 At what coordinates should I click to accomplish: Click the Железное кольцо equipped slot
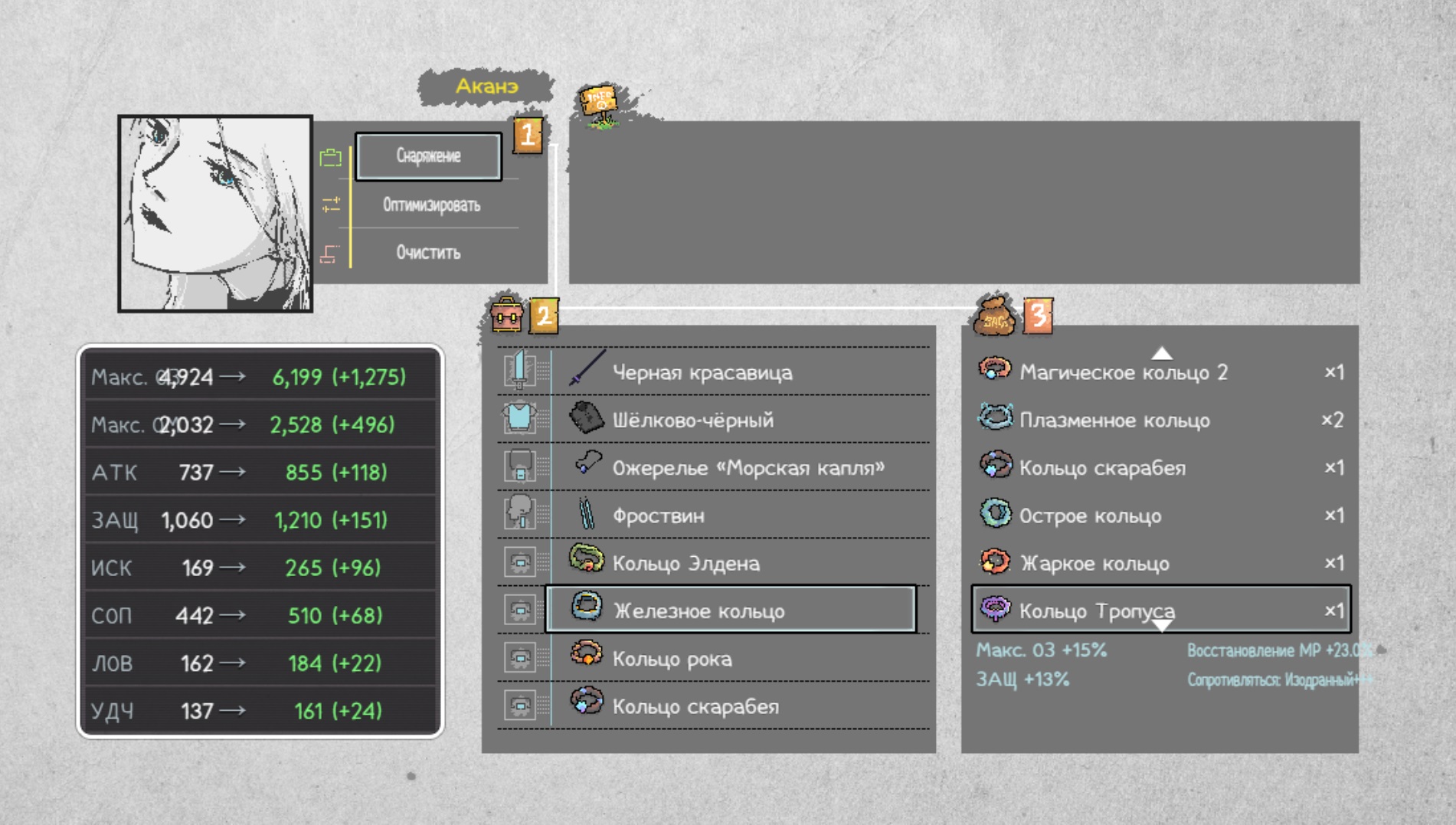coord(730,611)
